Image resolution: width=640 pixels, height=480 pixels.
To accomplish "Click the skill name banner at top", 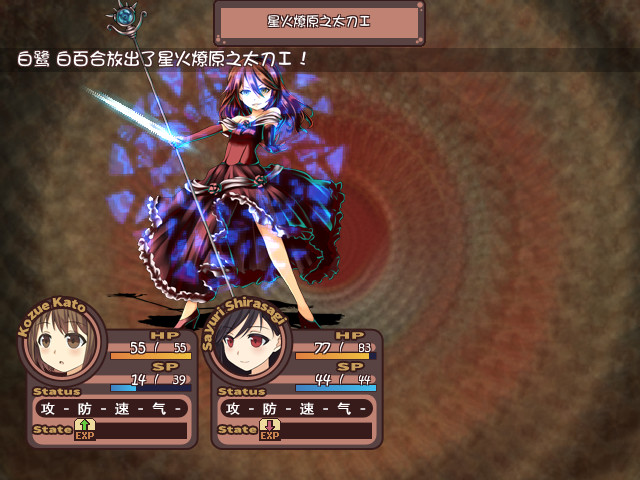I will point(319,22).
